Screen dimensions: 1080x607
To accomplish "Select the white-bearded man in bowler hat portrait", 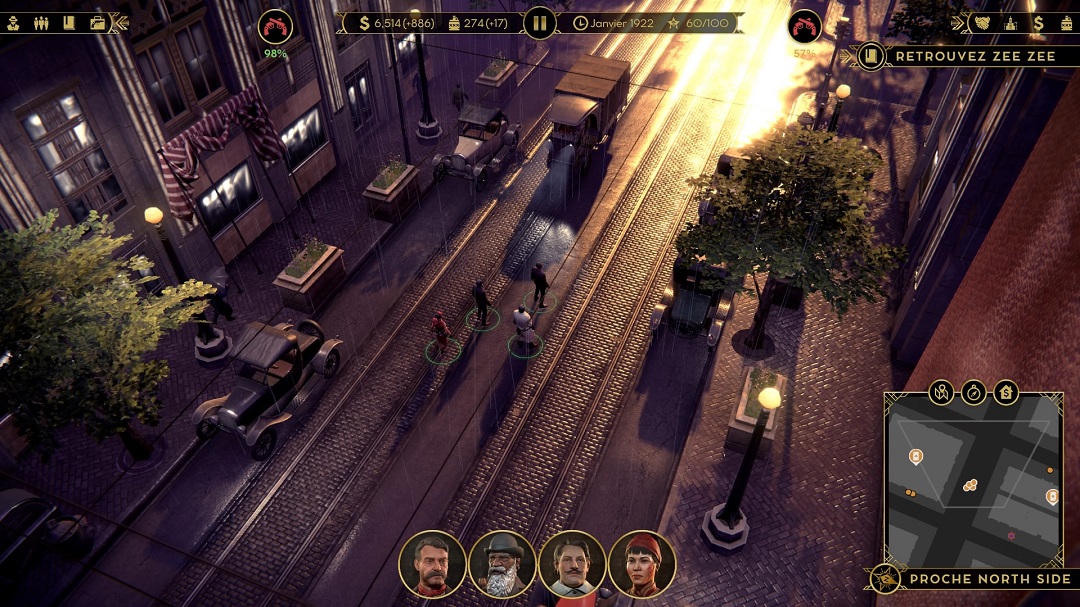I will pyautogui.click(x=502, y=564).
